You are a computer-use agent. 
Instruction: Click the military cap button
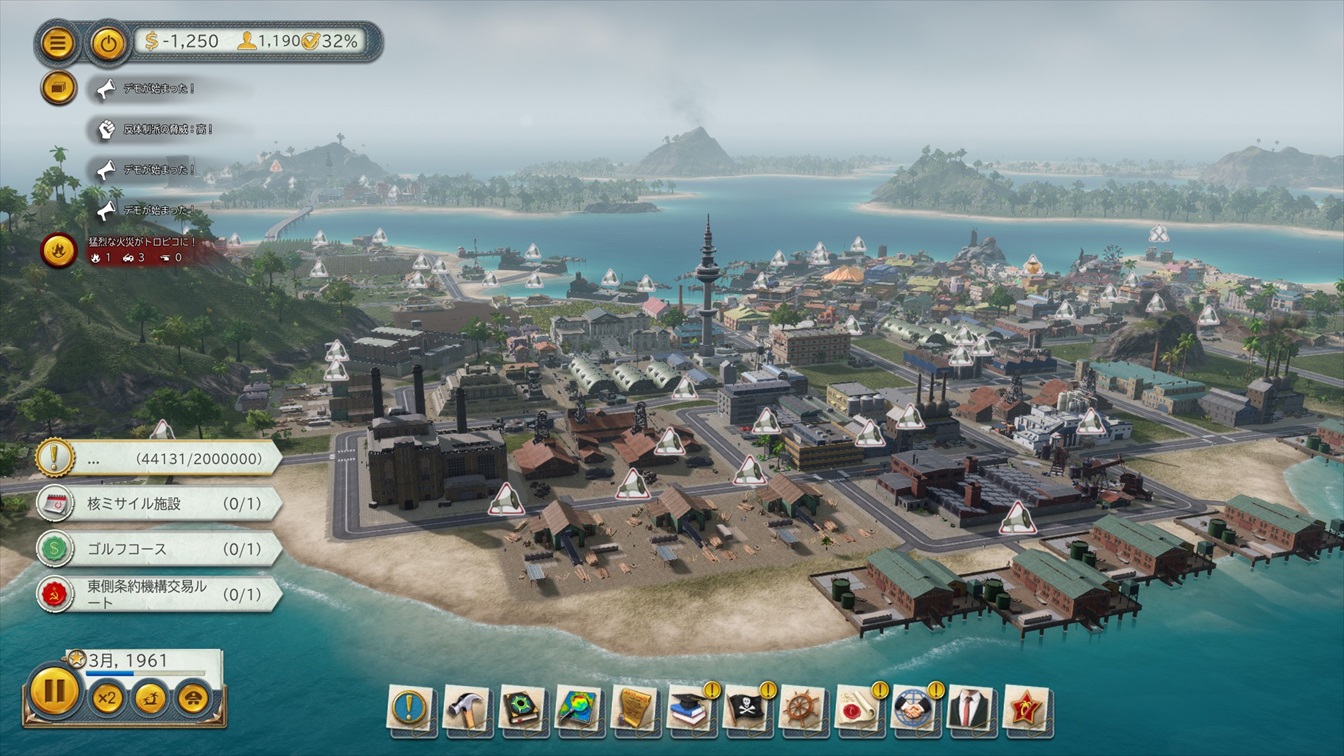coord(194,697)
